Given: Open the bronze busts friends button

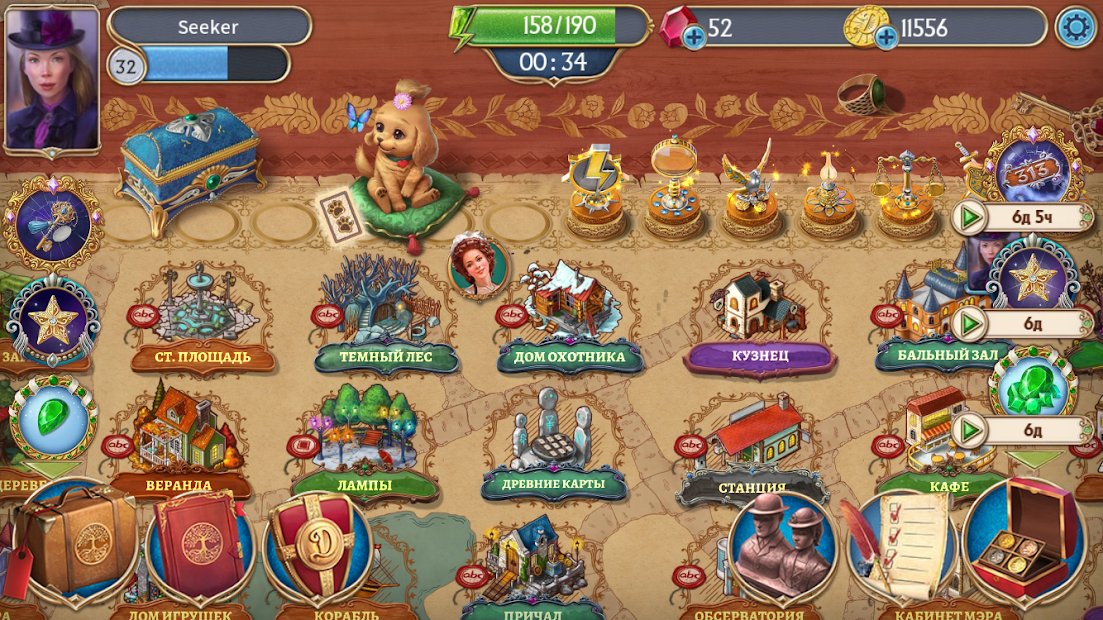Looking at the screenshot, I should [x=783, y=545].
